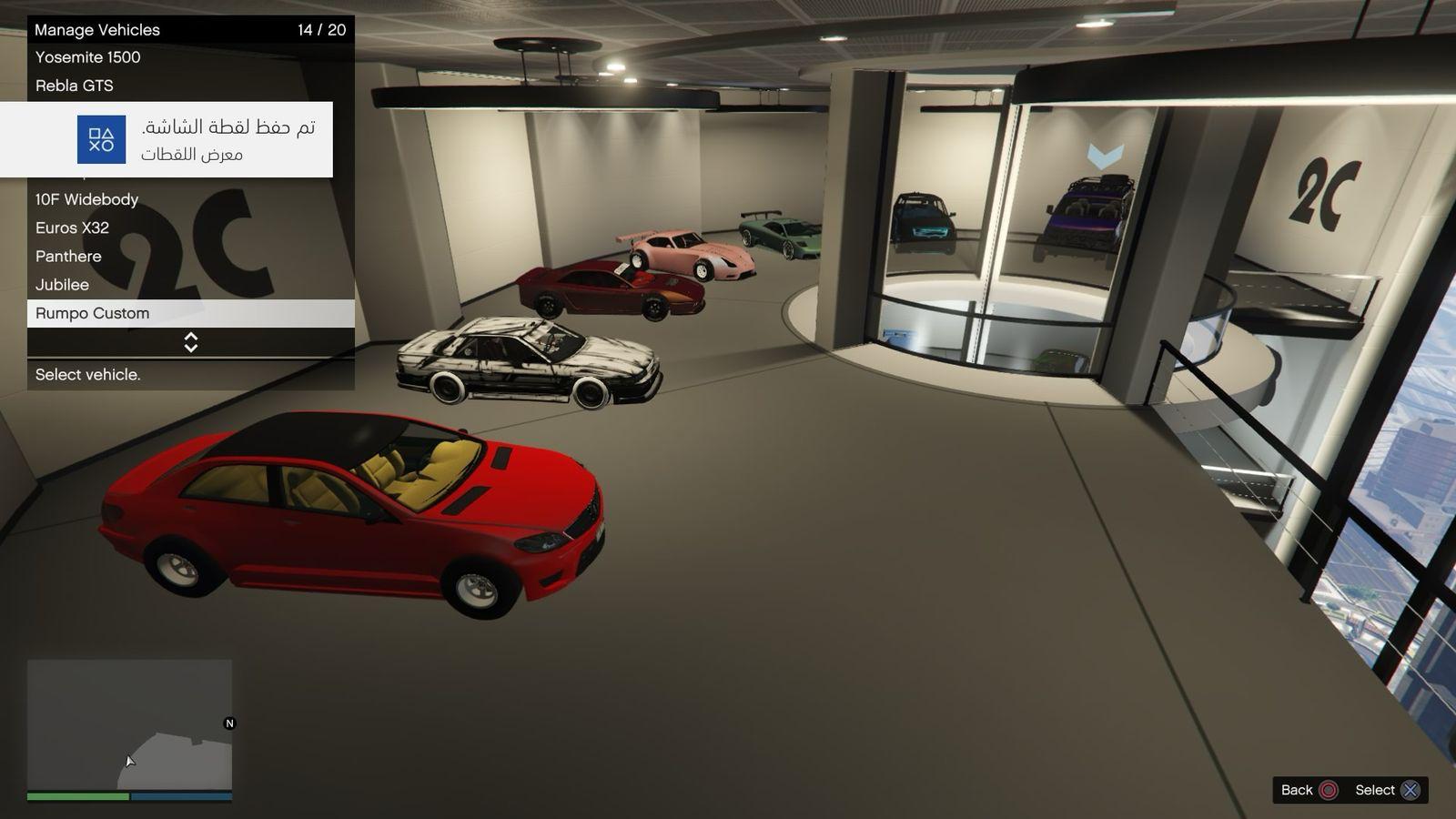
Task: Click the minimap radar
Action: click(129, 724)
